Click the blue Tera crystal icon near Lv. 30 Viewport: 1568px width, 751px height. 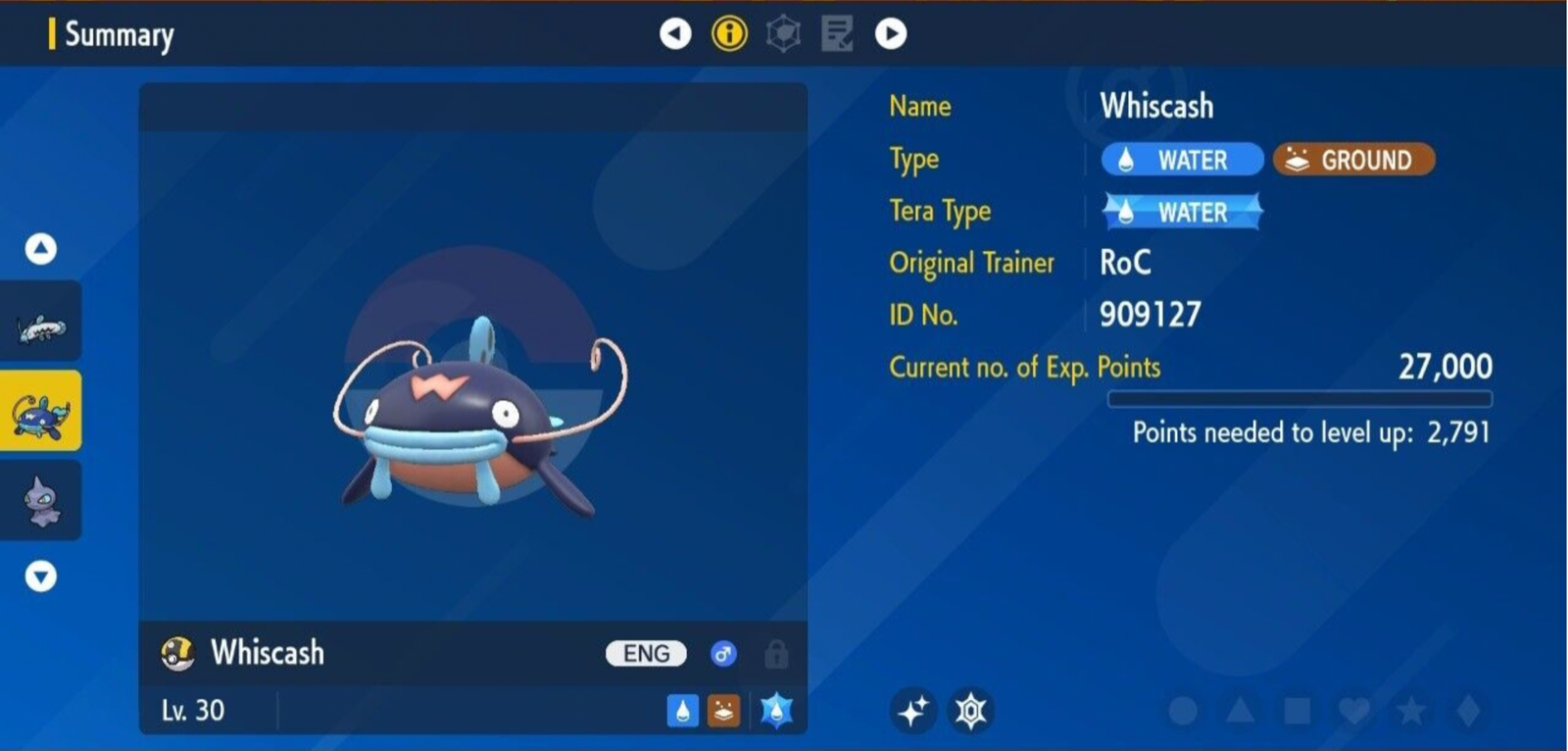click(776, 708)
